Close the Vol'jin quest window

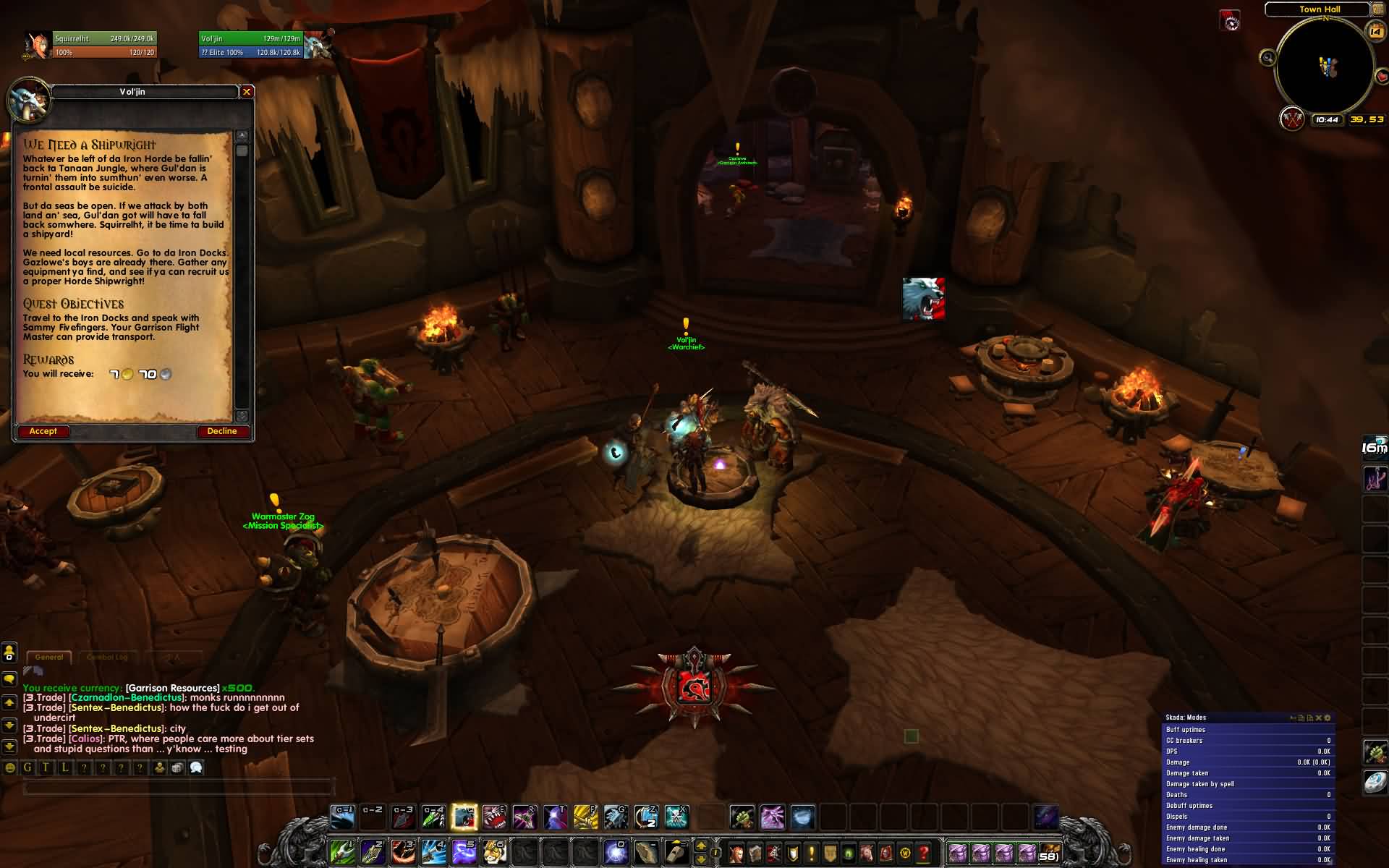point(247,92)
